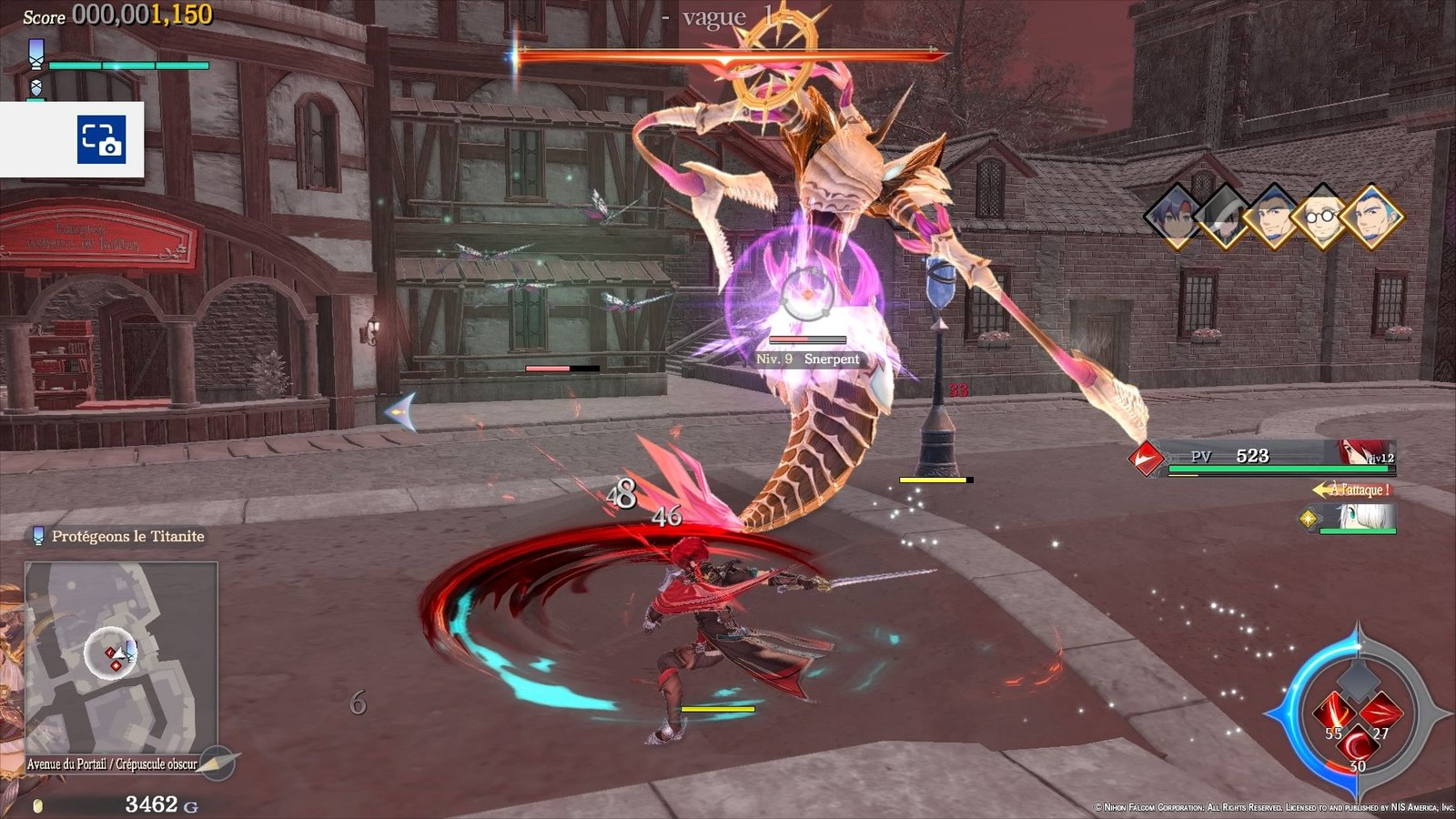Click the red attack-style diamond beside PV
The width and height of the screenshot is (1456, 819).
point(1147,457)
